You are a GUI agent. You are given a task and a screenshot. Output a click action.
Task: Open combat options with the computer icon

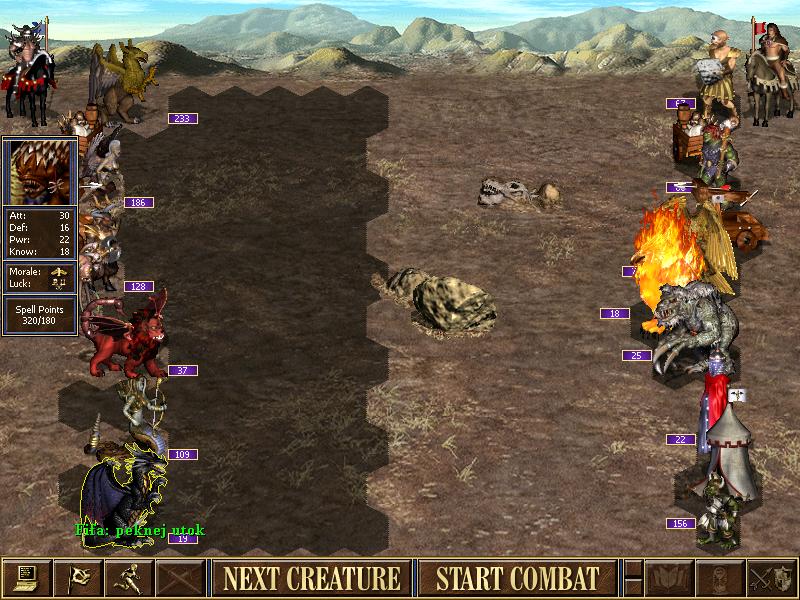[26, 578]
